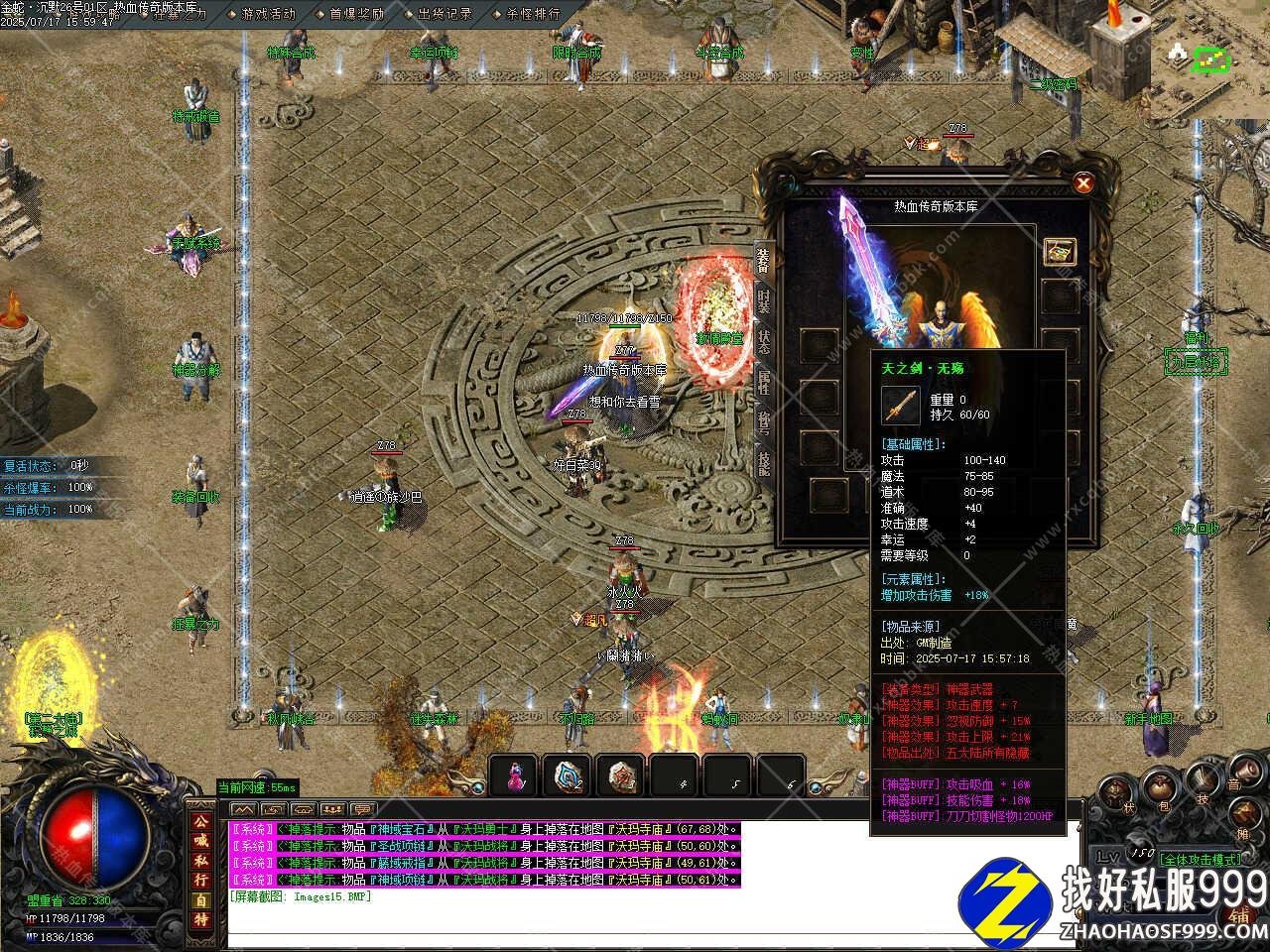Close the character equipment panel
Image resolution: width=1270 pixels, height=952 pixels.
[1083, 182]
